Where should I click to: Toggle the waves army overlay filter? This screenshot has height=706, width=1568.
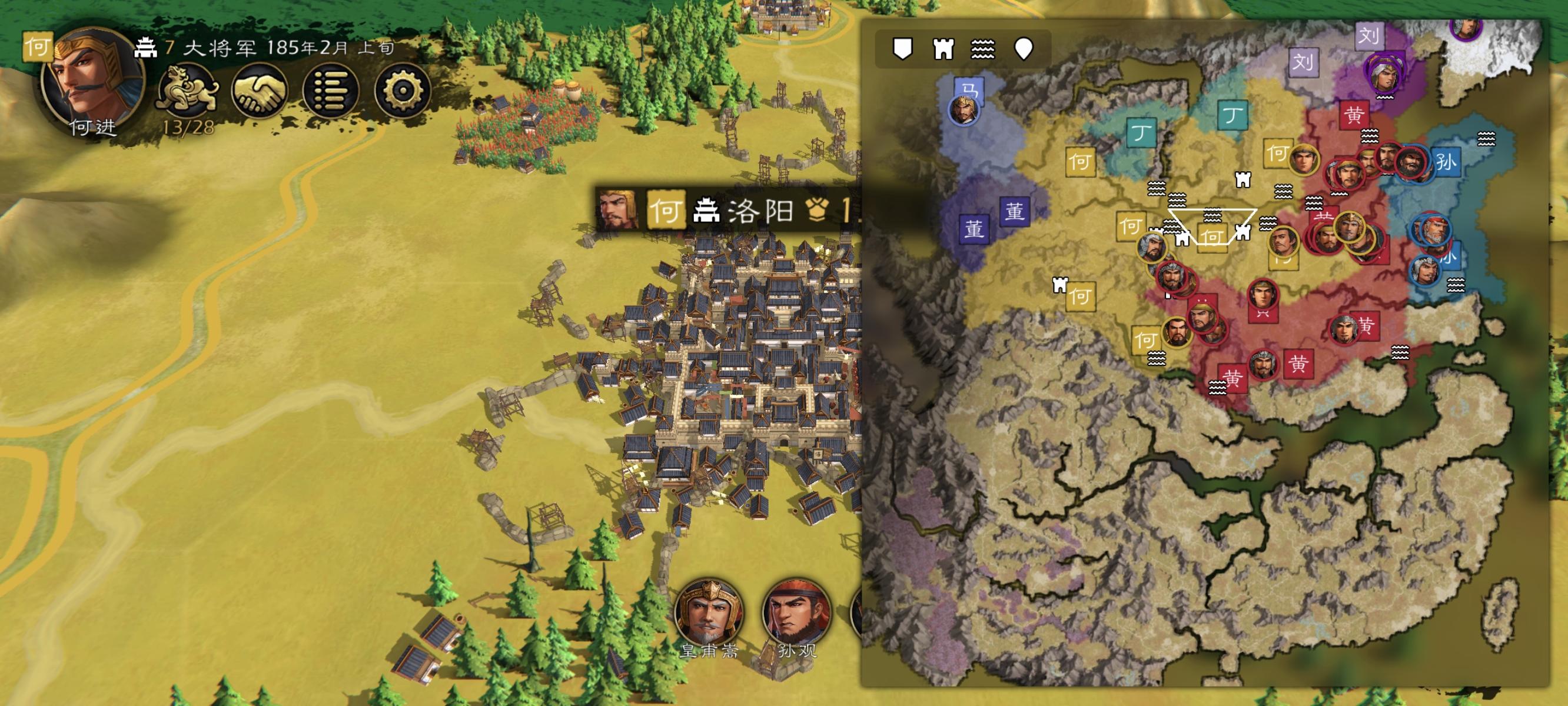coord(984,50)
